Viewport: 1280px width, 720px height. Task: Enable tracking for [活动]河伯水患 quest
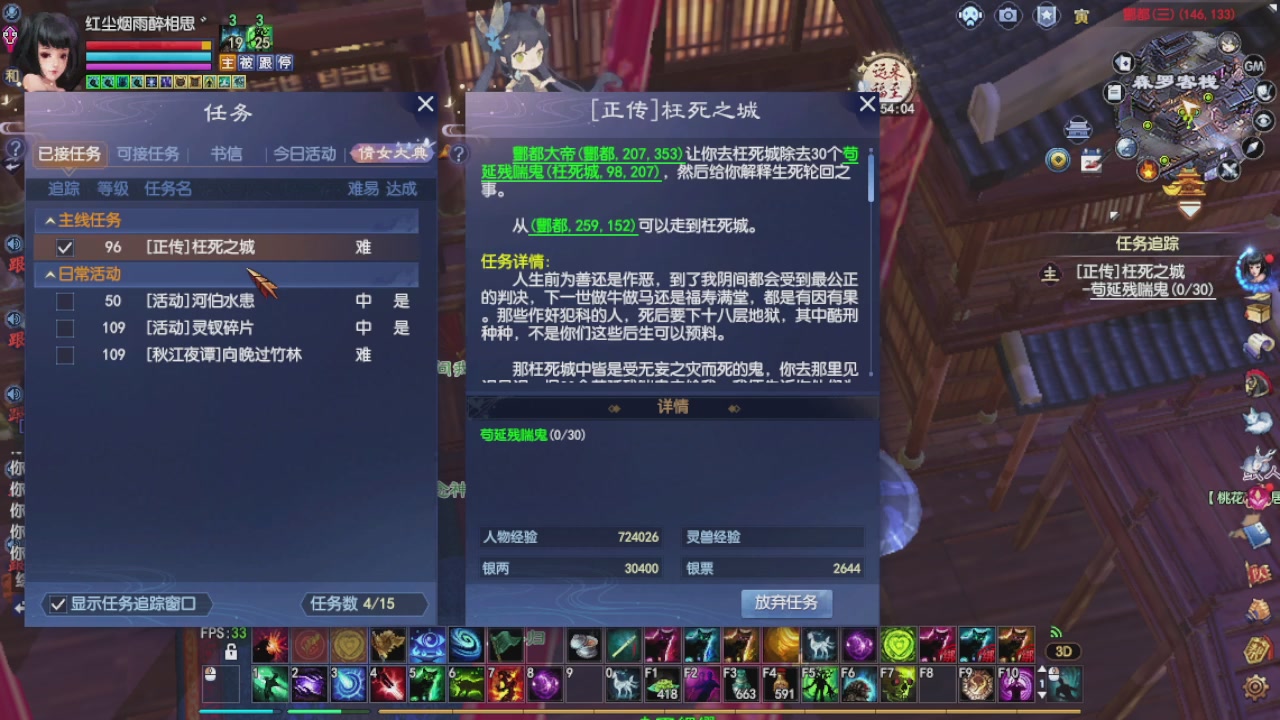coord(64,300)
